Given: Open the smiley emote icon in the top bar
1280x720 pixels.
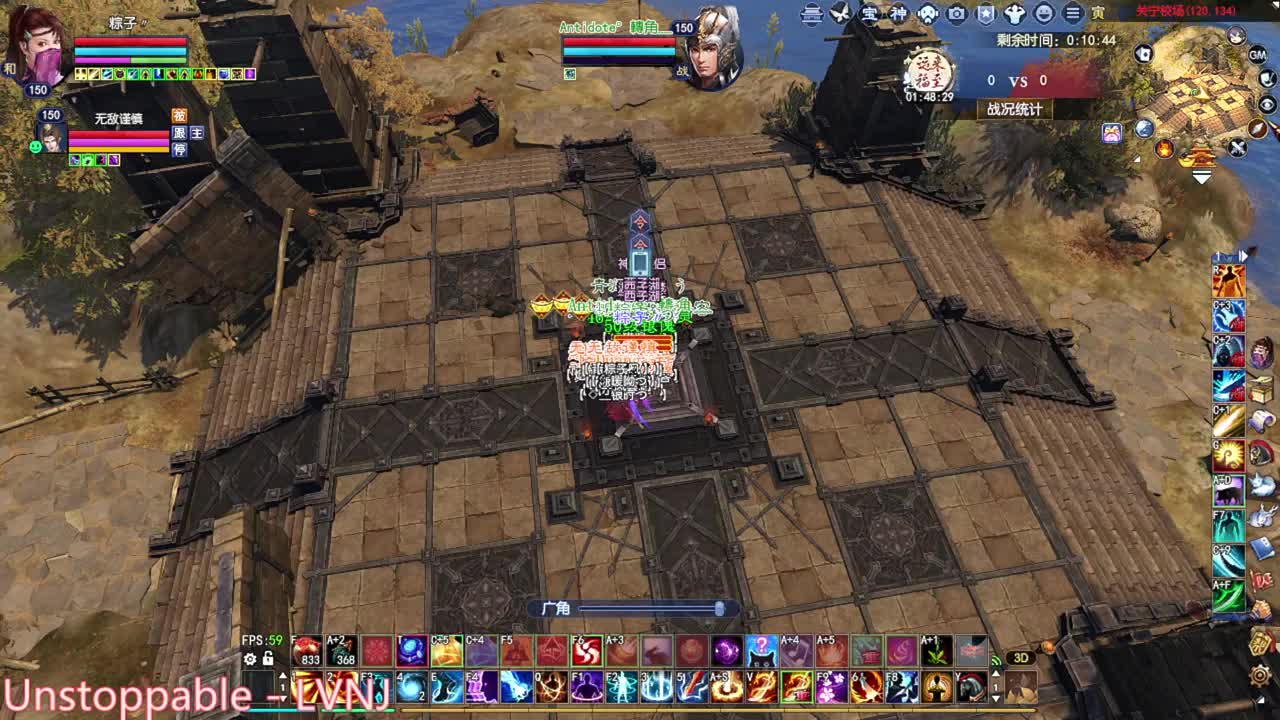Looking at the screenshot, I should (1045, 12).
